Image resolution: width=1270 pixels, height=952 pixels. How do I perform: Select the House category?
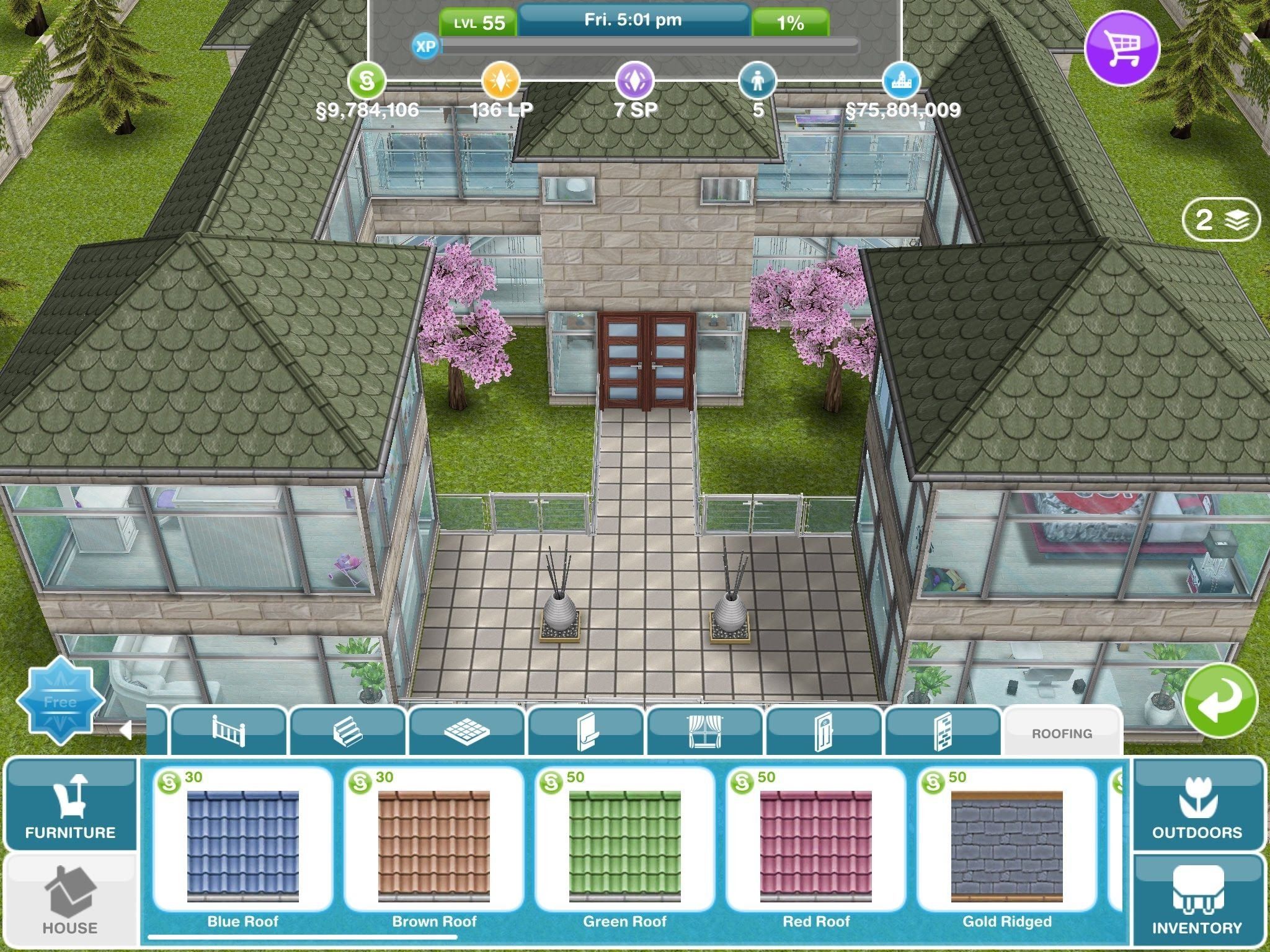[70, 901]
